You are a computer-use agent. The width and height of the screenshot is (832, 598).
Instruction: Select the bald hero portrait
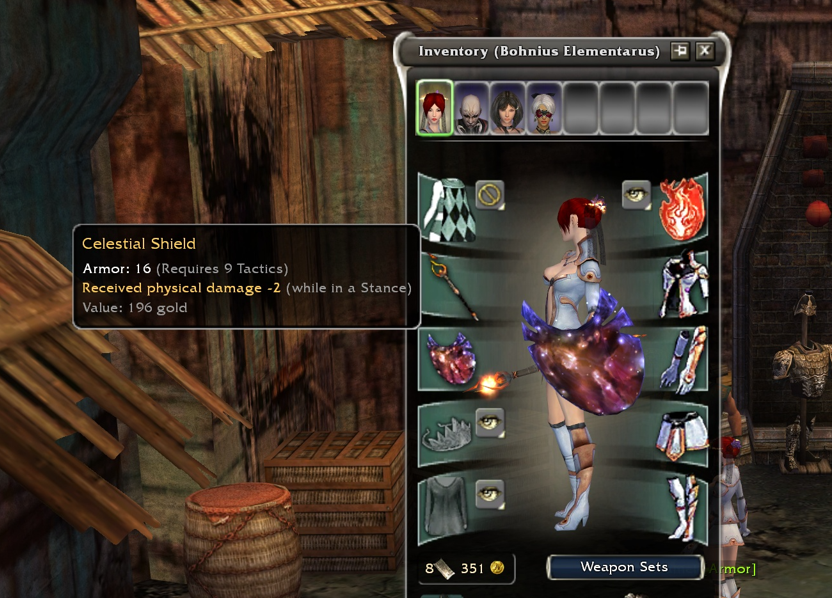pos(472,108)
